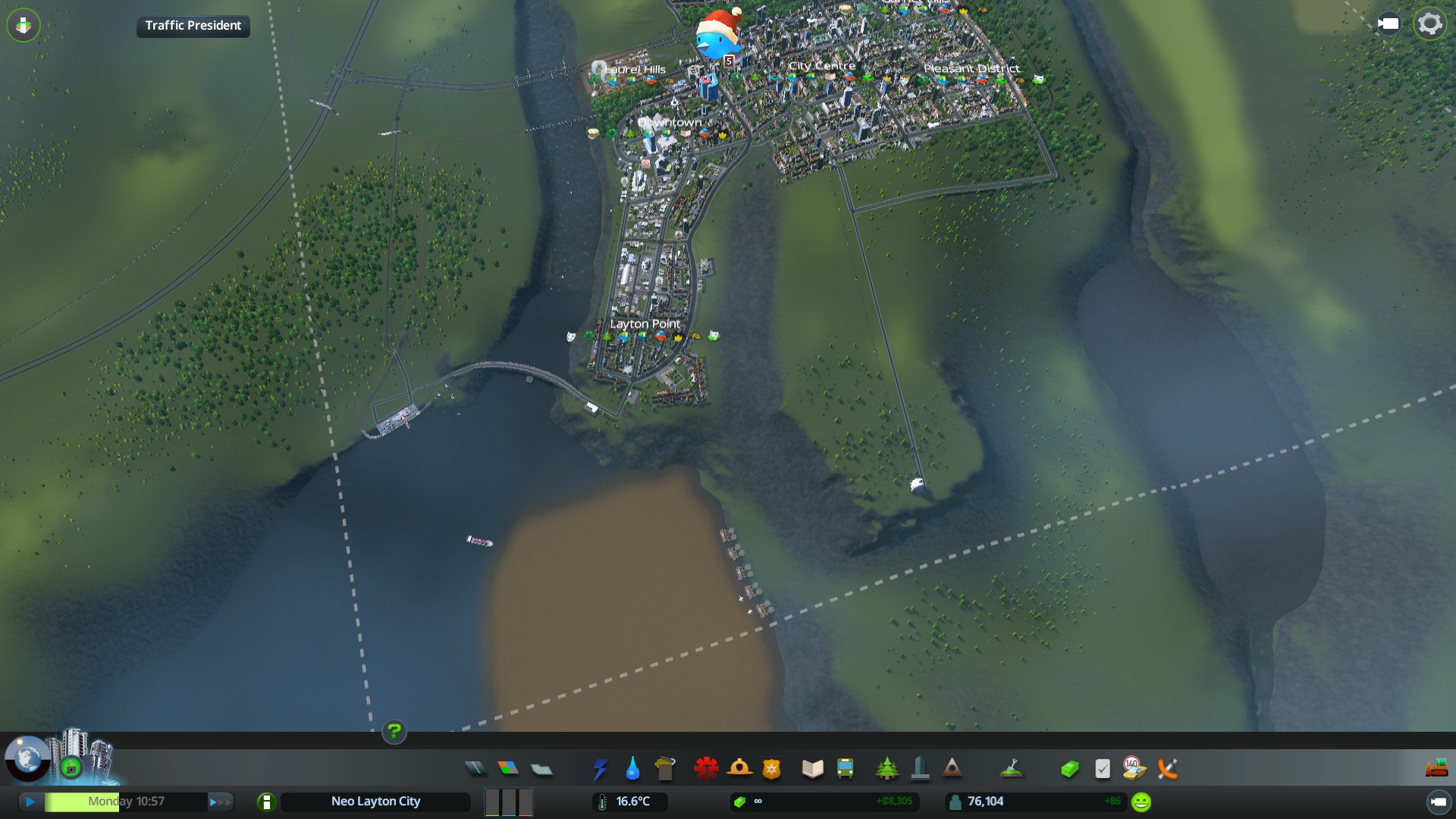Viewport: 1456px width, 819px height.
Task: Open the Public Transport bus menu
Action: (x=845, y=769)
